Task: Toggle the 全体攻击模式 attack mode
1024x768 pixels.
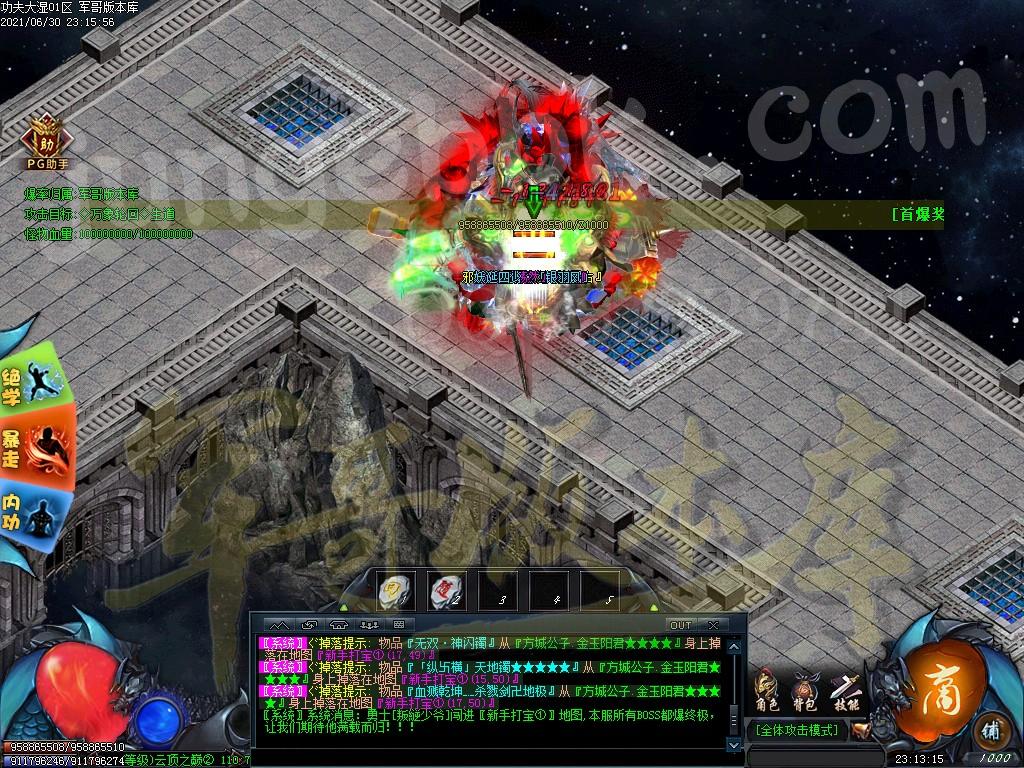Action: click(798, 730)
